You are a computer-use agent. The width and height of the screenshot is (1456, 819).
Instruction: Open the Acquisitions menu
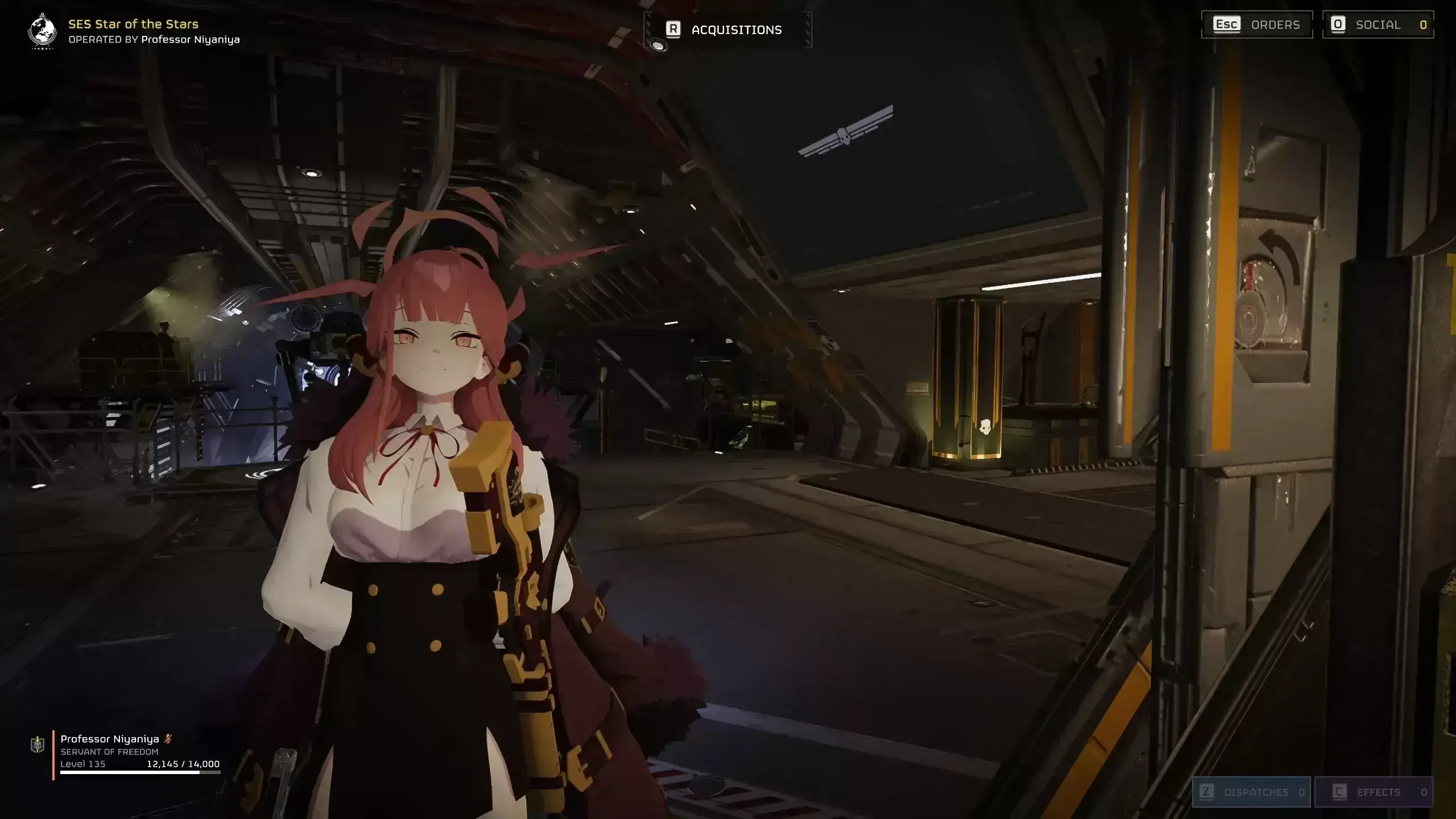click(727, 30)
